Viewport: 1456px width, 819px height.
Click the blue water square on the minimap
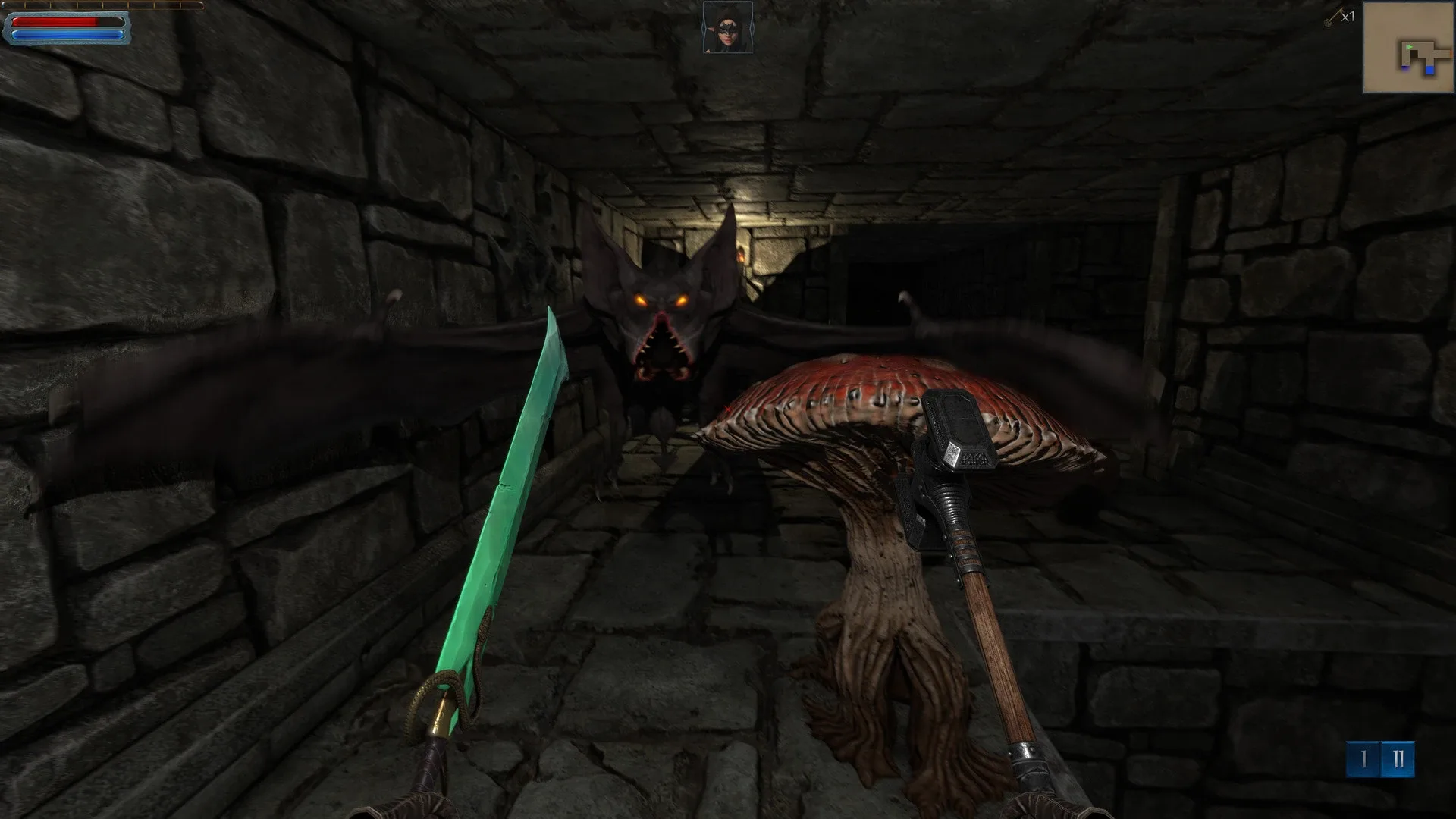1429,70
